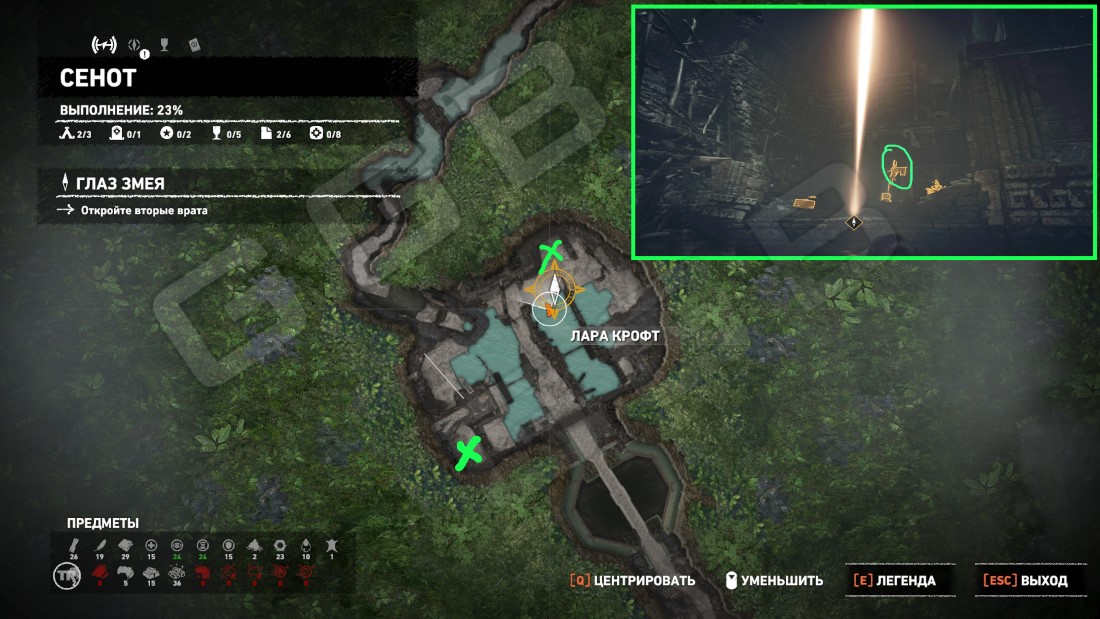This screenshot has height=619, width=1100.
Task: Select the wooden plank resource with 26
Action: pos(73,544)
